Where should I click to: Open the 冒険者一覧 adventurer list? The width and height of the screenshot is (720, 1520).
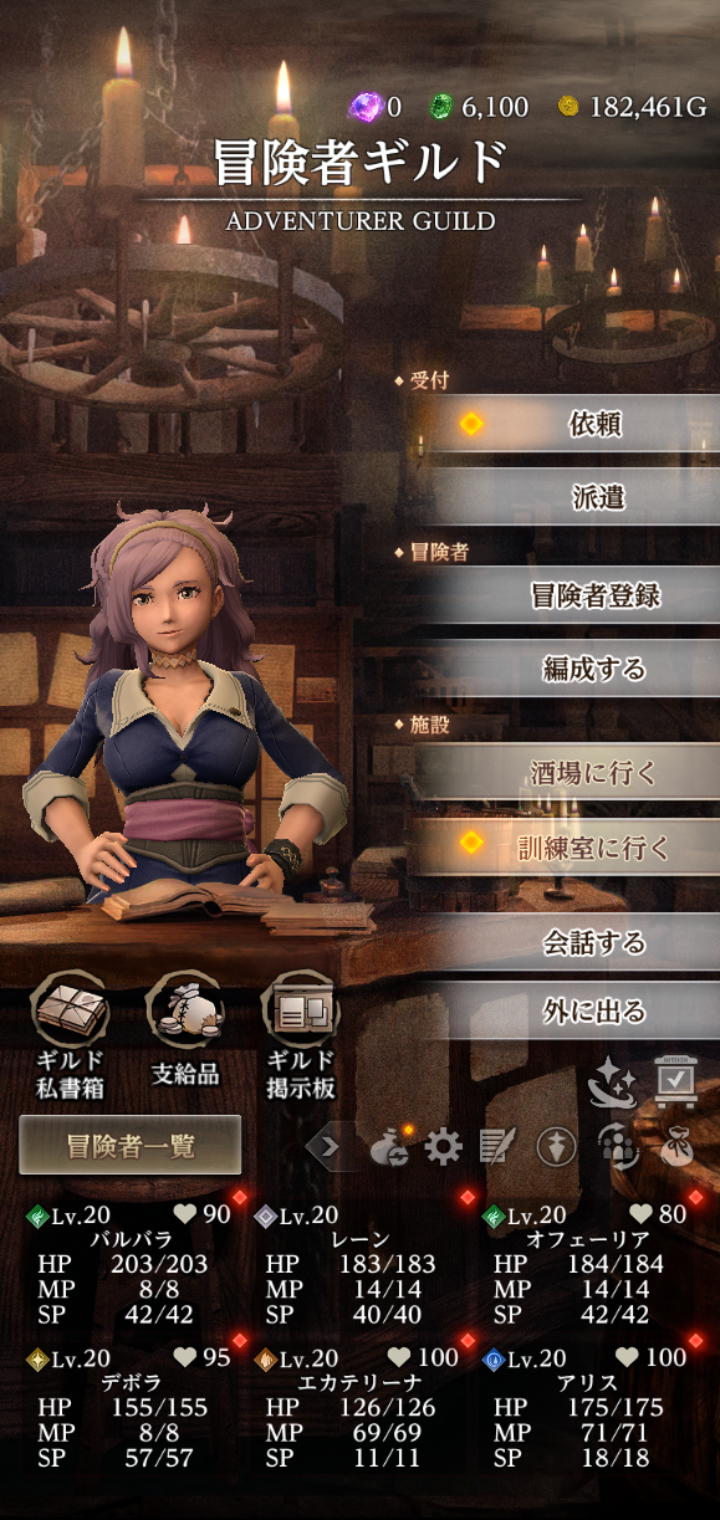click(130, 1145)
